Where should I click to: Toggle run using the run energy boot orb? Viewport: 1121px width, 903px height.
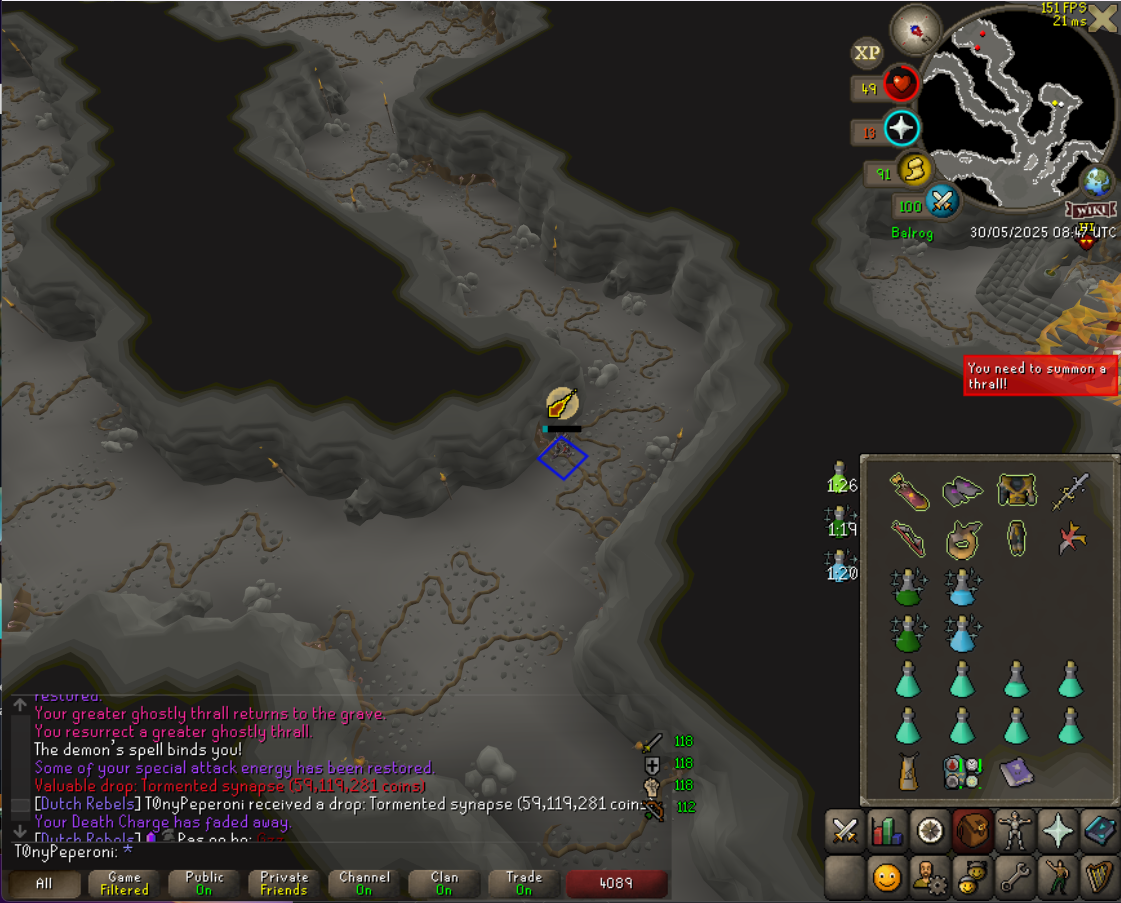click(913, 171)
